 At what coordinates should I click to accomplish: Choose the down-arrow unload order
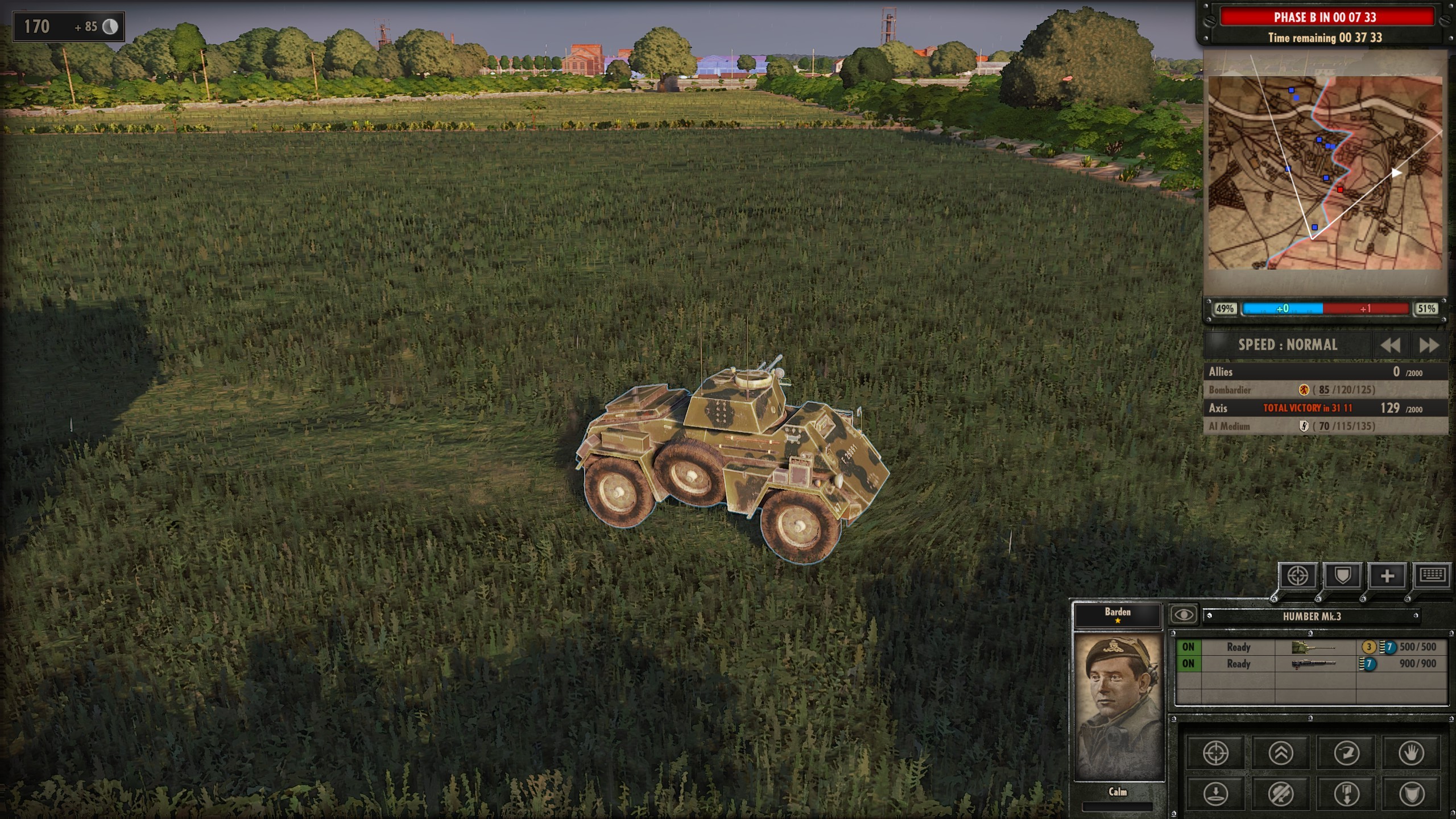coord(1215,793)
